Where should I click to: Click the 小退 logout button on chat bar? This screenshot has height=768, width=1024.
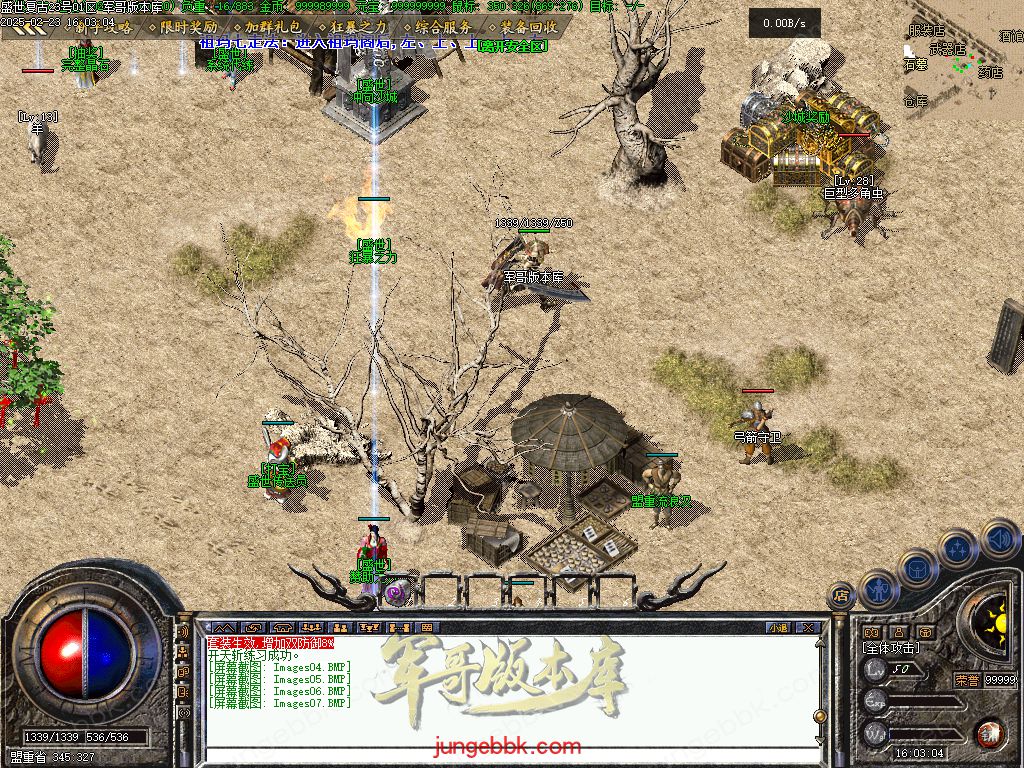pyautogui.click(x=777, y=628)
